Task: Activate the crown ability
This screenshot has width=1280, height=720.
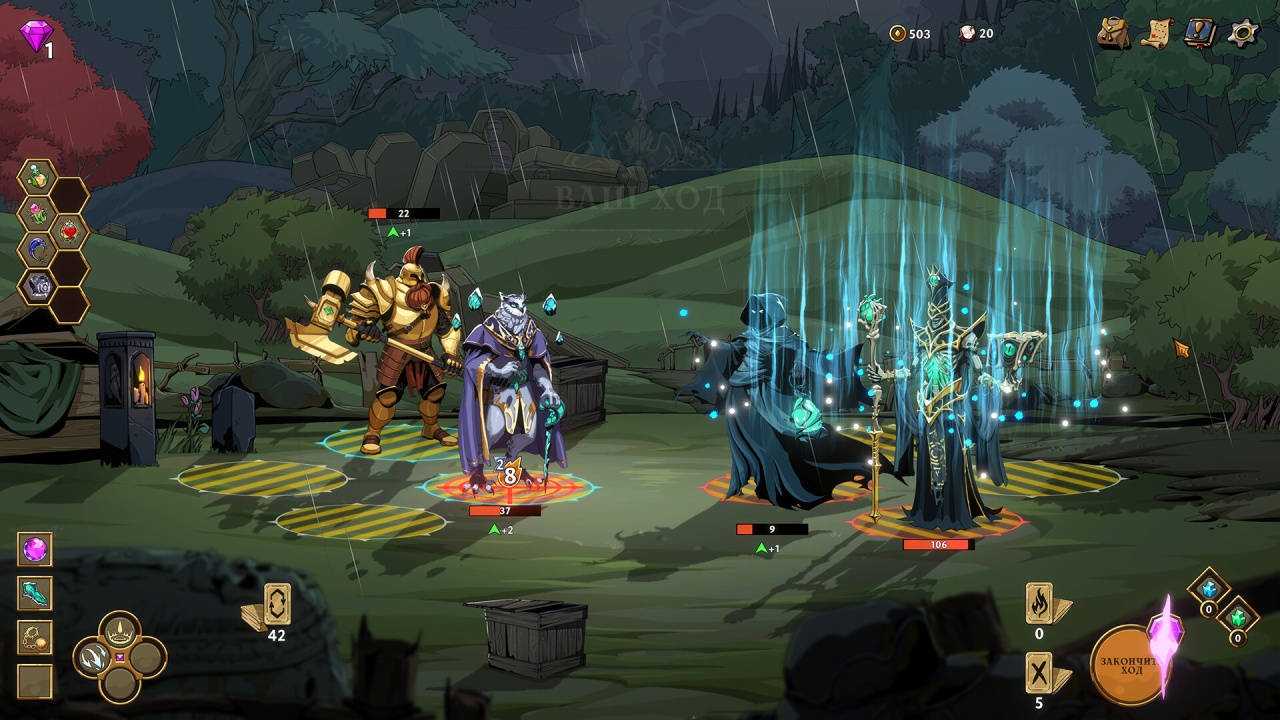Action: coord(120,631)
